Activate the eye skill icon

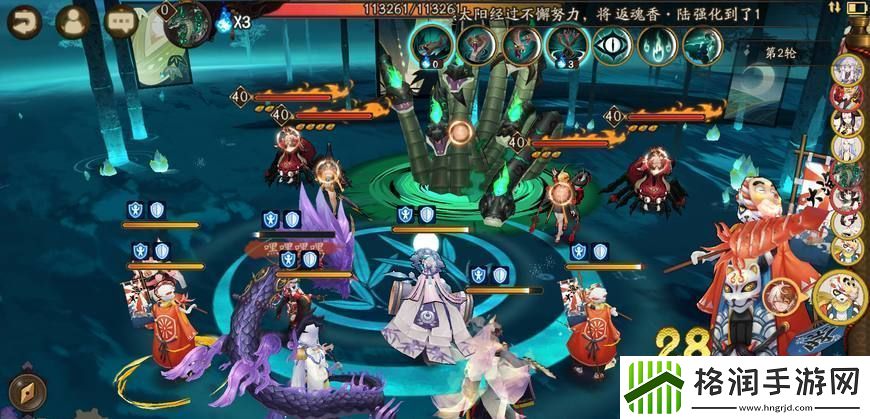pos(612,45)
